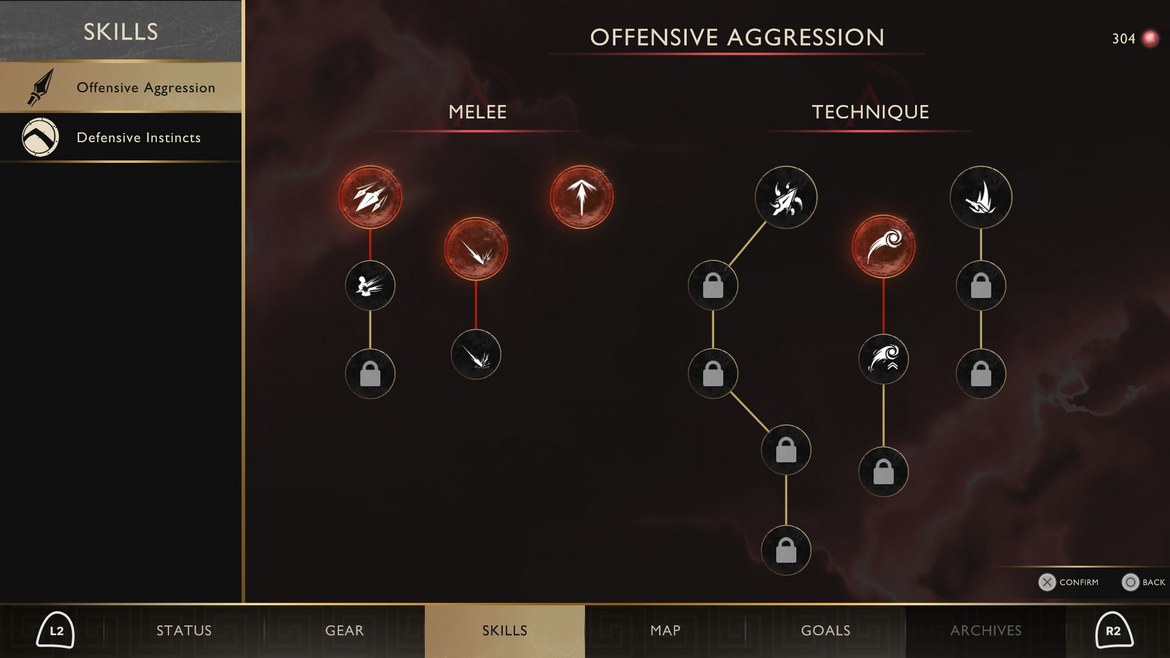This screenshot has width=1170, height=658.
Task: Open the Goals tab
Action: point(826,631)
